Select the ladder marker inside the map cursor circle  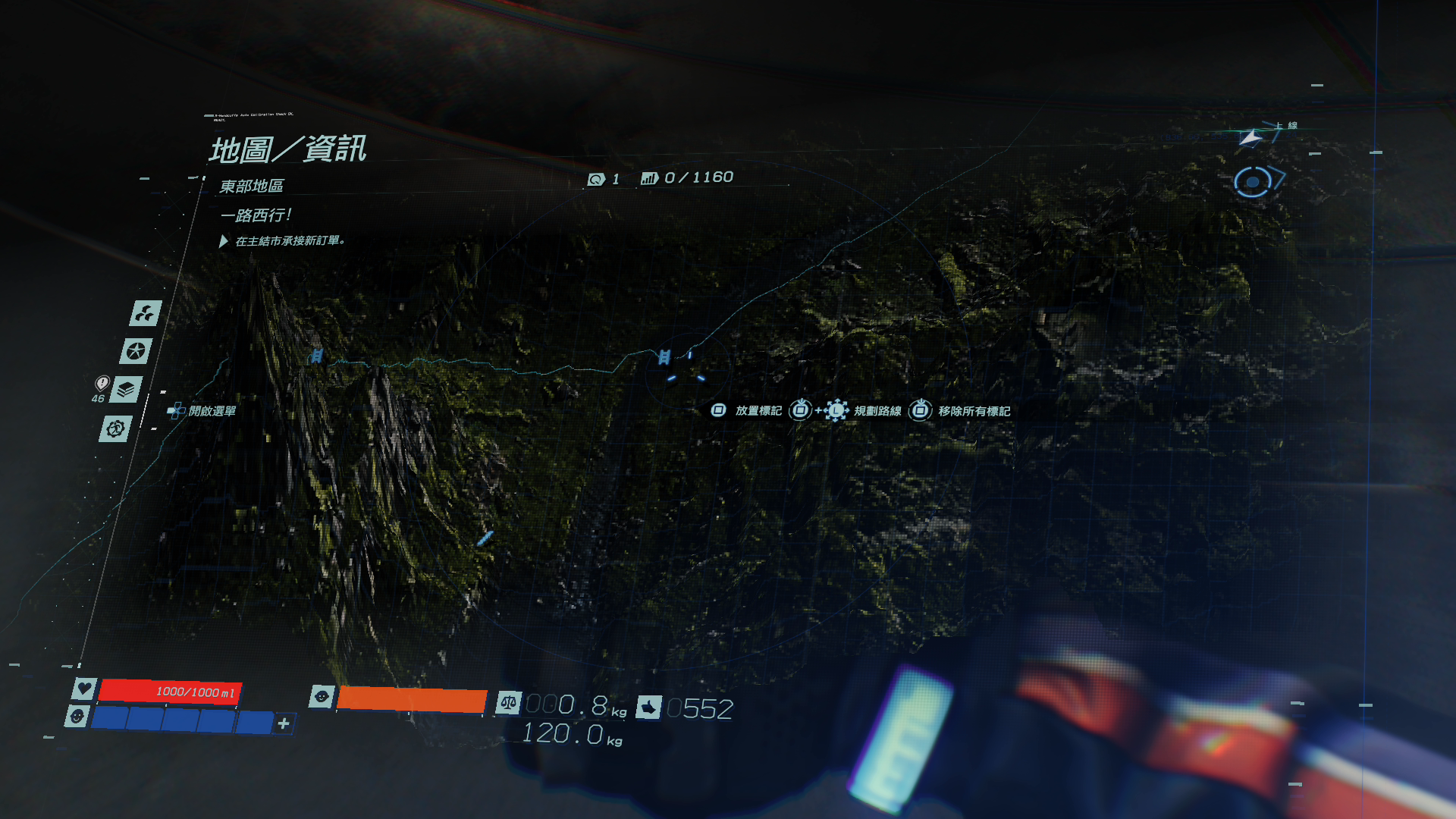664,356
